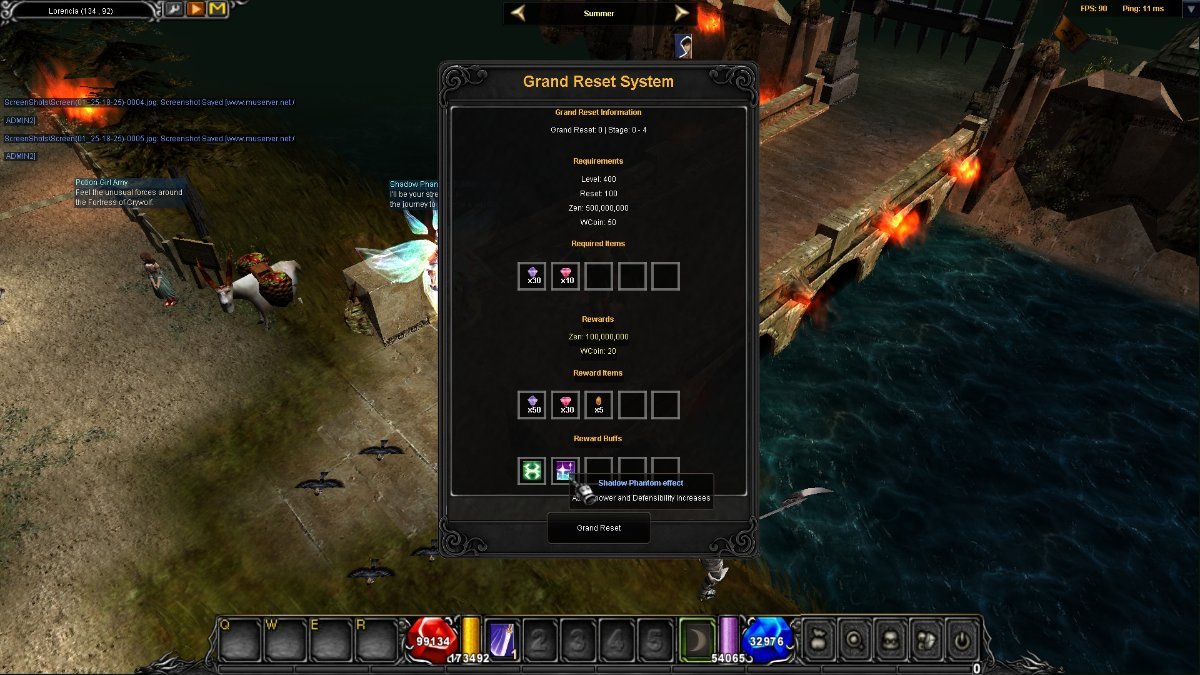Image resolution: width=1200 pixels, height=675 pixels.
Task: Click the magnifier icon in the bottom bar
Action: (x=855, y=639)
